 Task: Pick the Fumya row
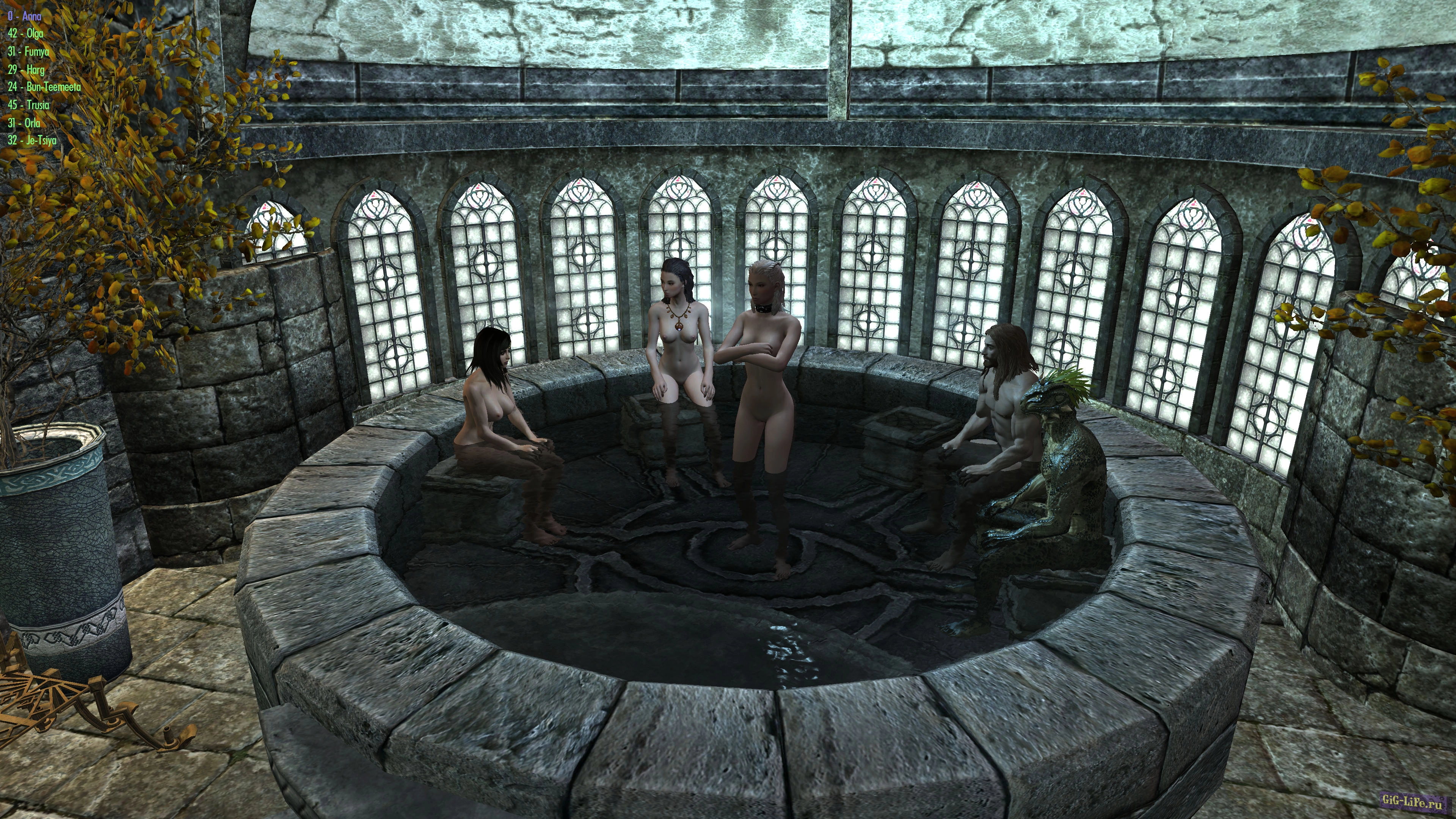coord(29,52)
